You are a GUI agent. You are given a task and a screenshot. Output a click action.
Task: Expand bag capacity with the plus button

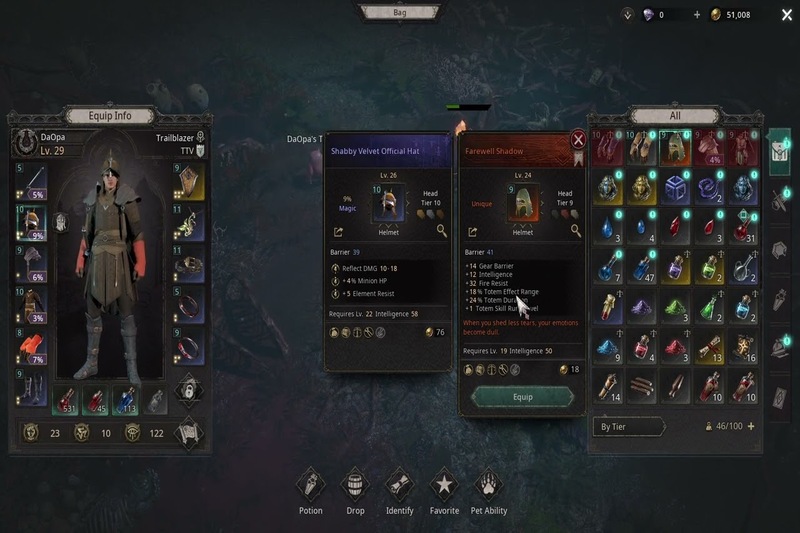click(x=751, y=426)
